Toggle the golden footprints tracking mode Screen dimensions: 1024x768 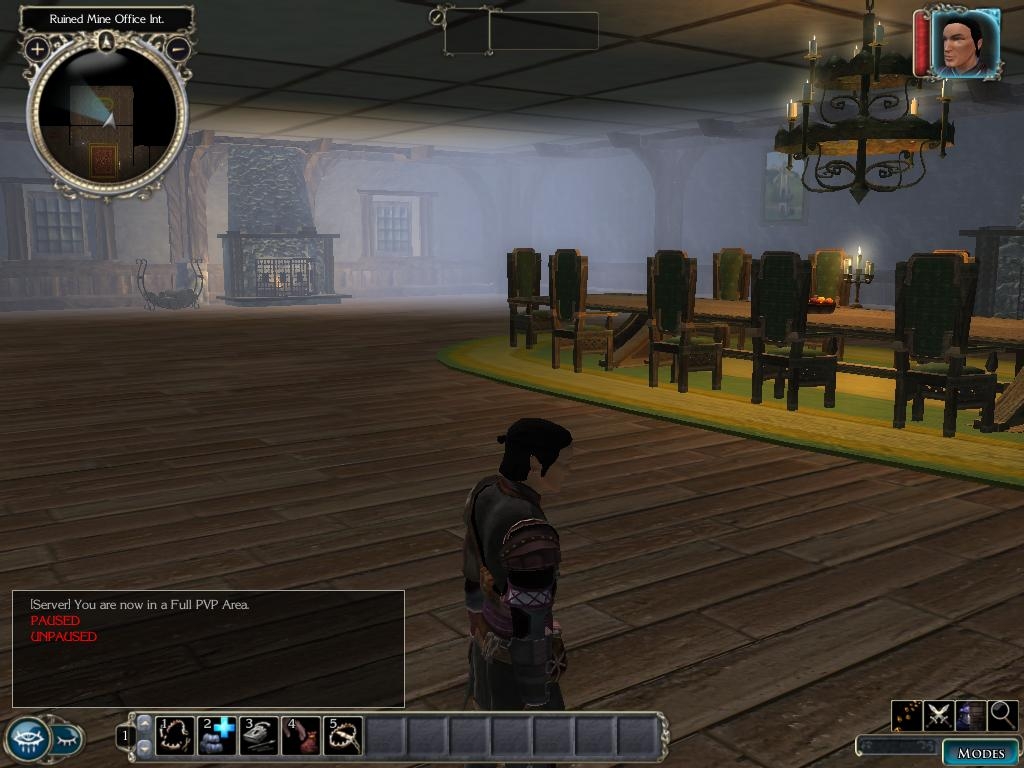pyautogui.click(x=907, y=715)
